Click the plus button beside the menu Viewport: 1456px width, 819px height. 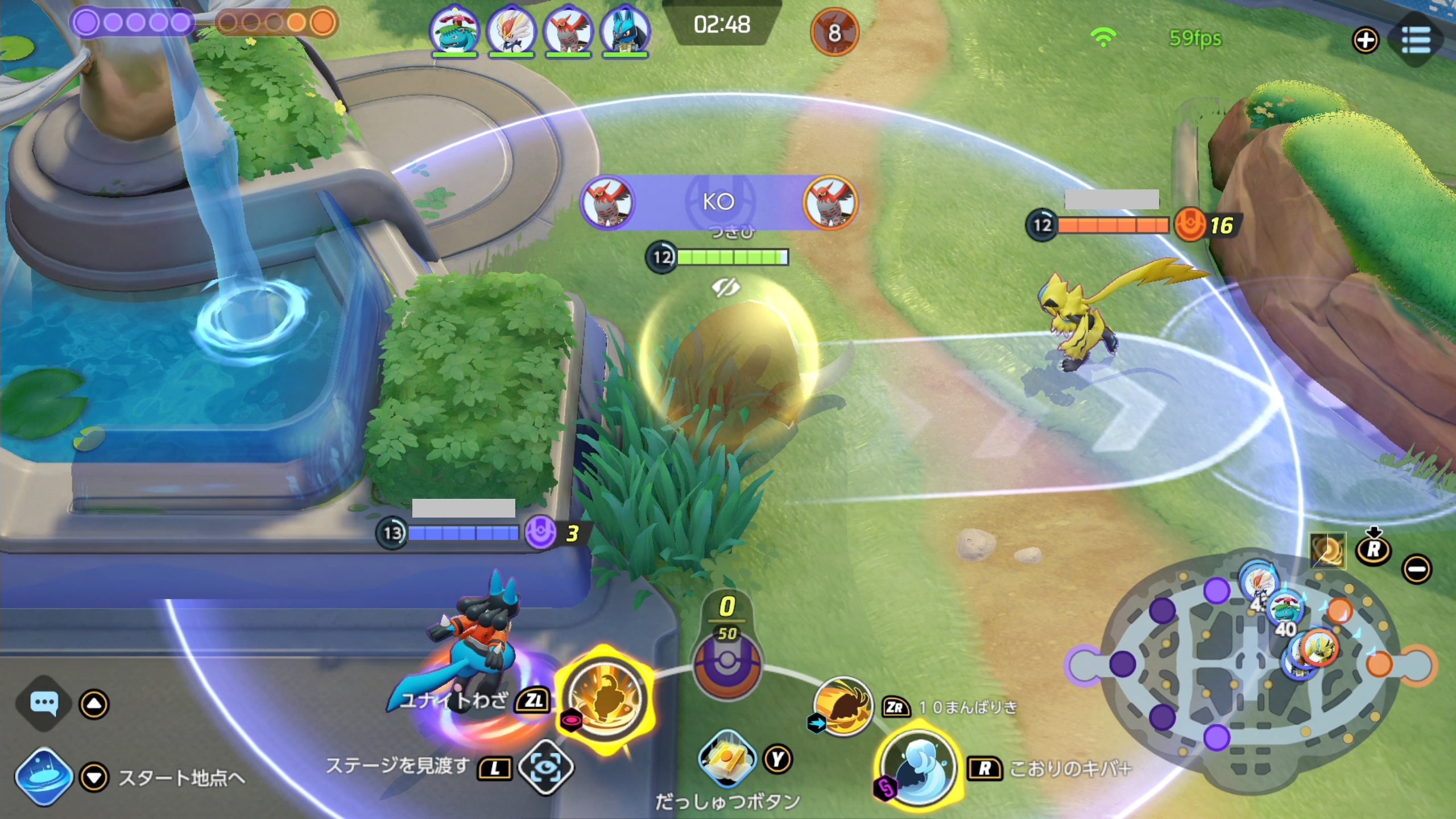1366,40
